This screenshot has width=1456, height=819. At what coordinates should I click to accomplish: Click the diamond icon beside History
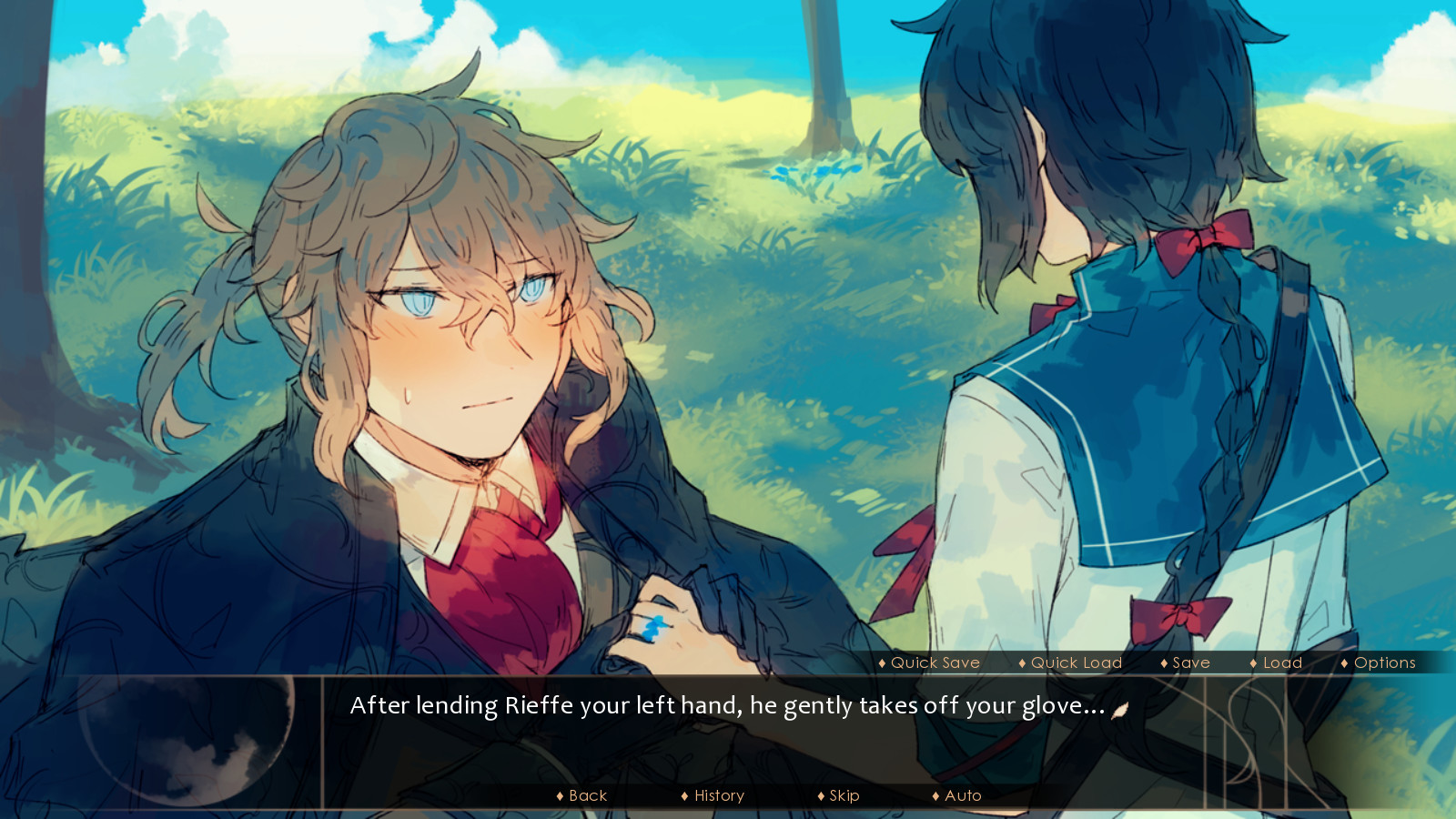click(685, 795)
